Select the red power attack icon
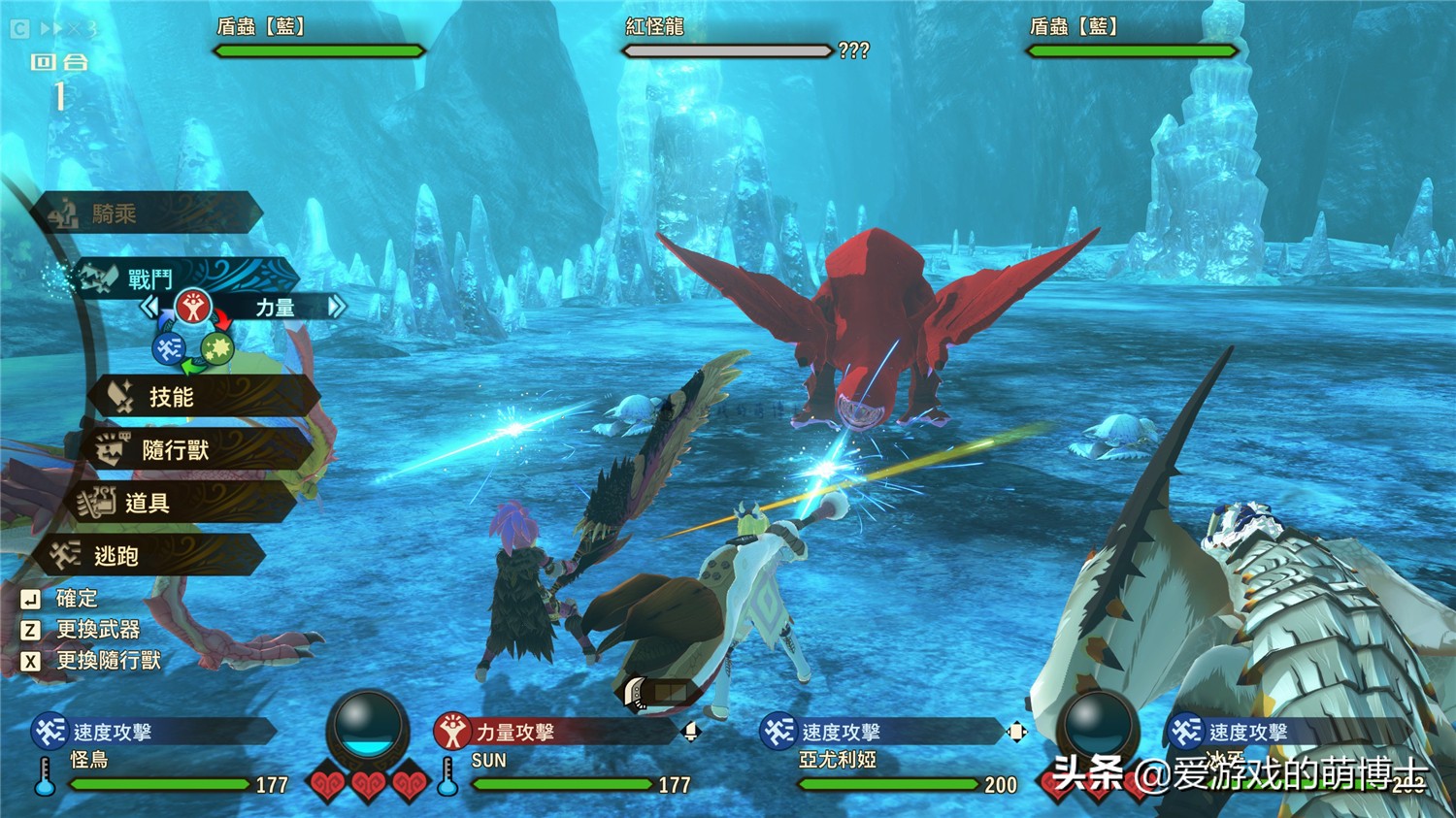 pos(194,308)
